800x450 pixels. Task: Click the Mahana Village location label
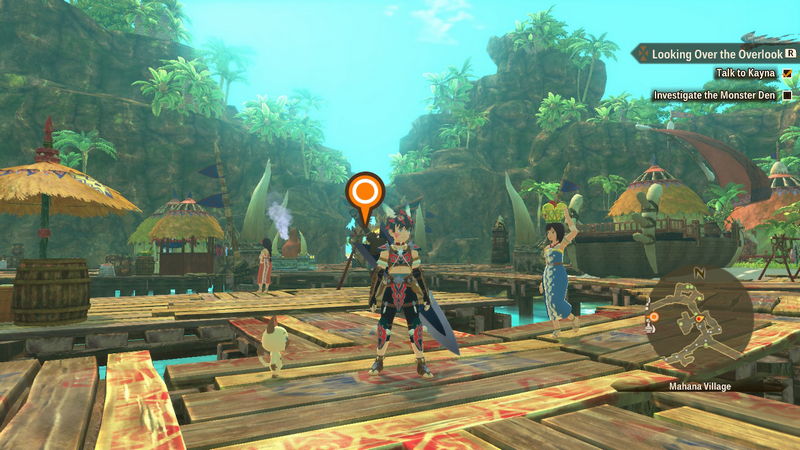point(698,383)
